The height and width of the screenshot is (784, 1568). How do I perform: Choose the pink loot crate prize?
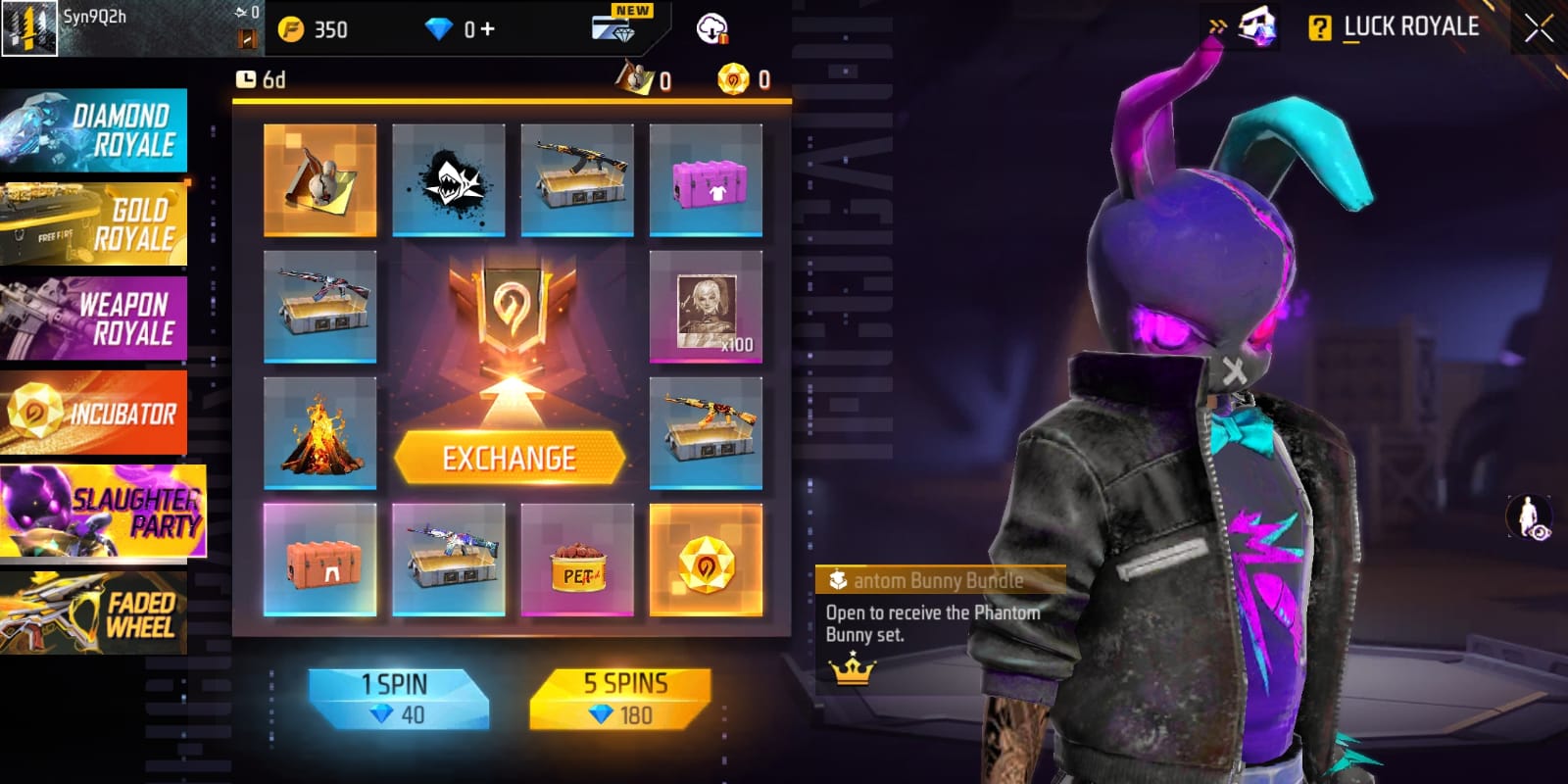pyautogui.click(x=706, y=180)
